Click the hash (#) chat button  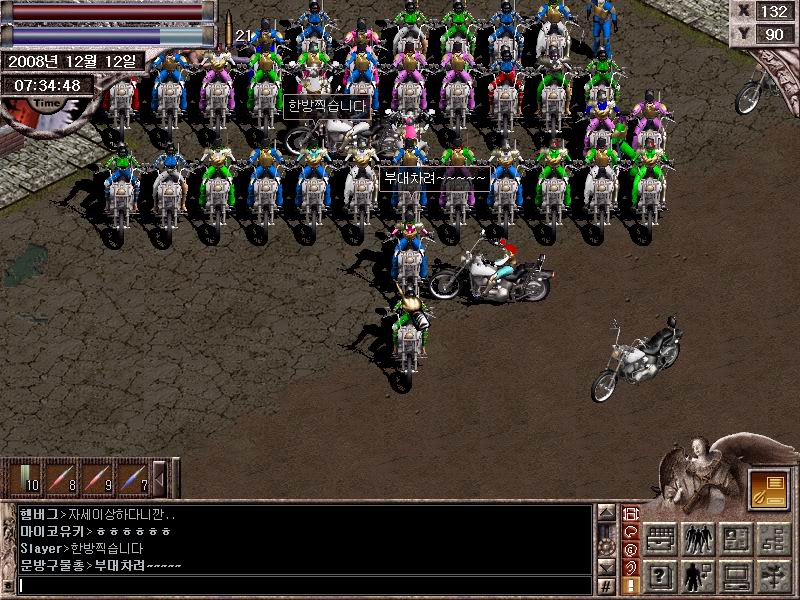pyautogui.click(x=607, y=585)
